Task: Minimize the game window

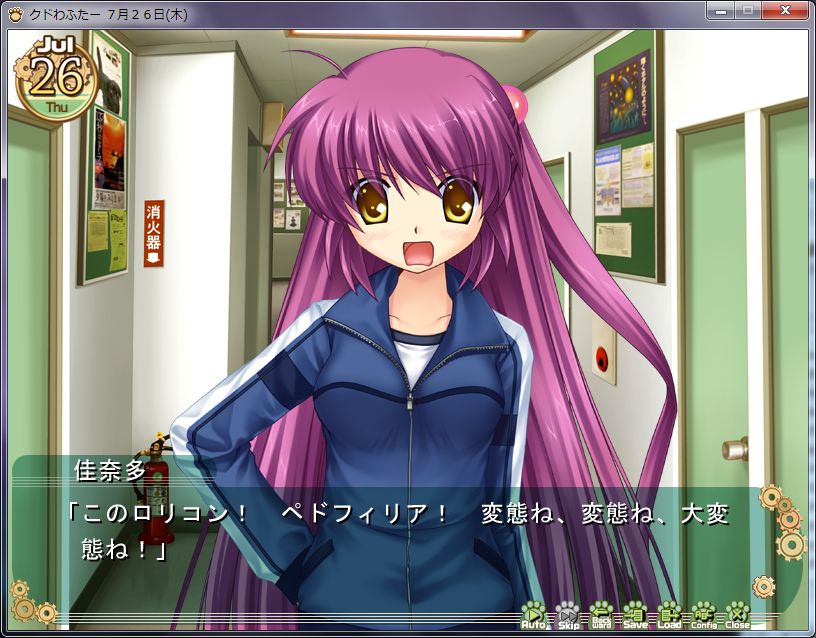Action: click(721, 10)
